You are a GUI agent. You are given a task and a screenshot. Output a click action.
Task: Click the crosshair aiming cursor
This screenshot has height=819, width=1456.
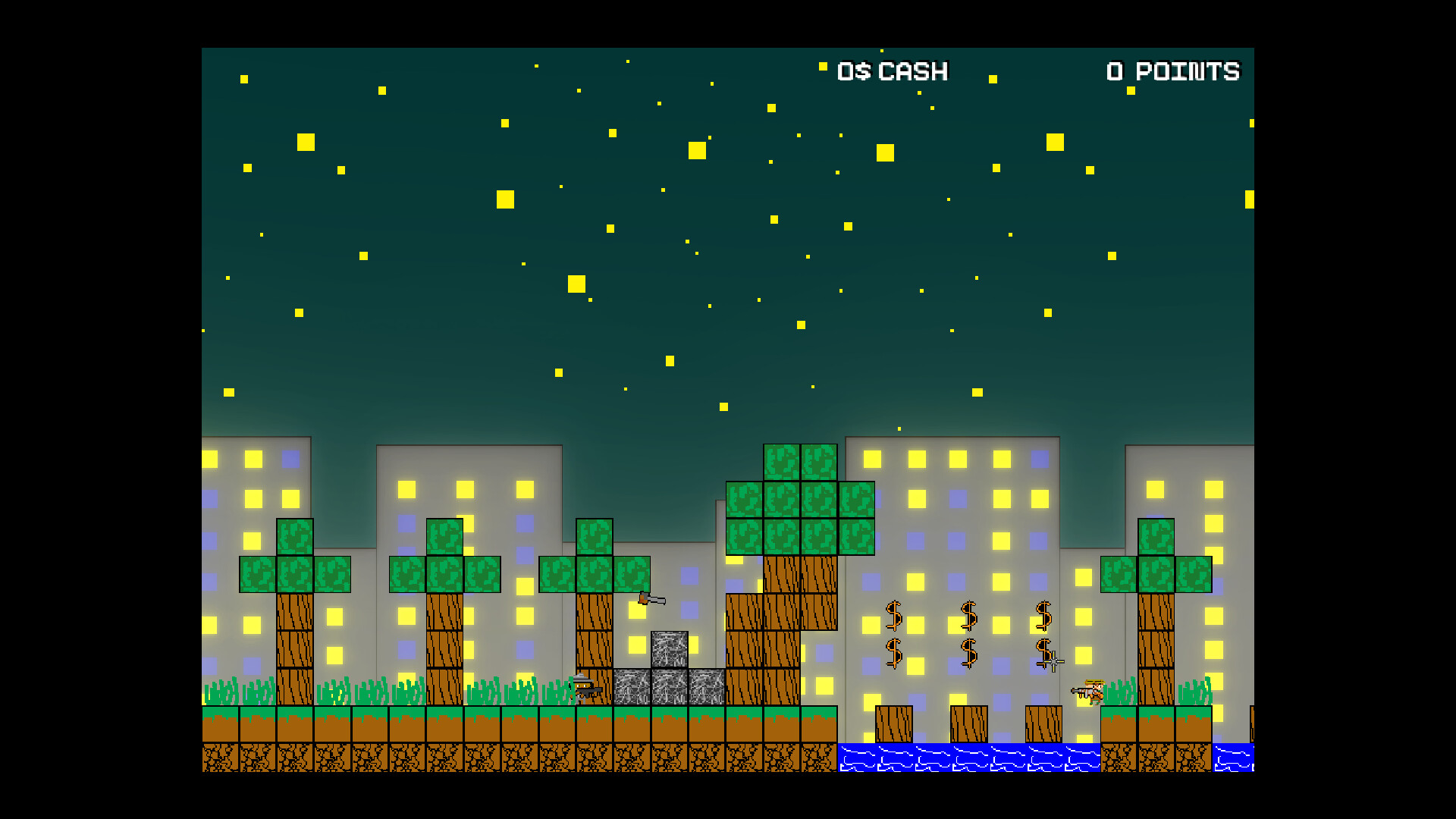[x=1054, y=661]
